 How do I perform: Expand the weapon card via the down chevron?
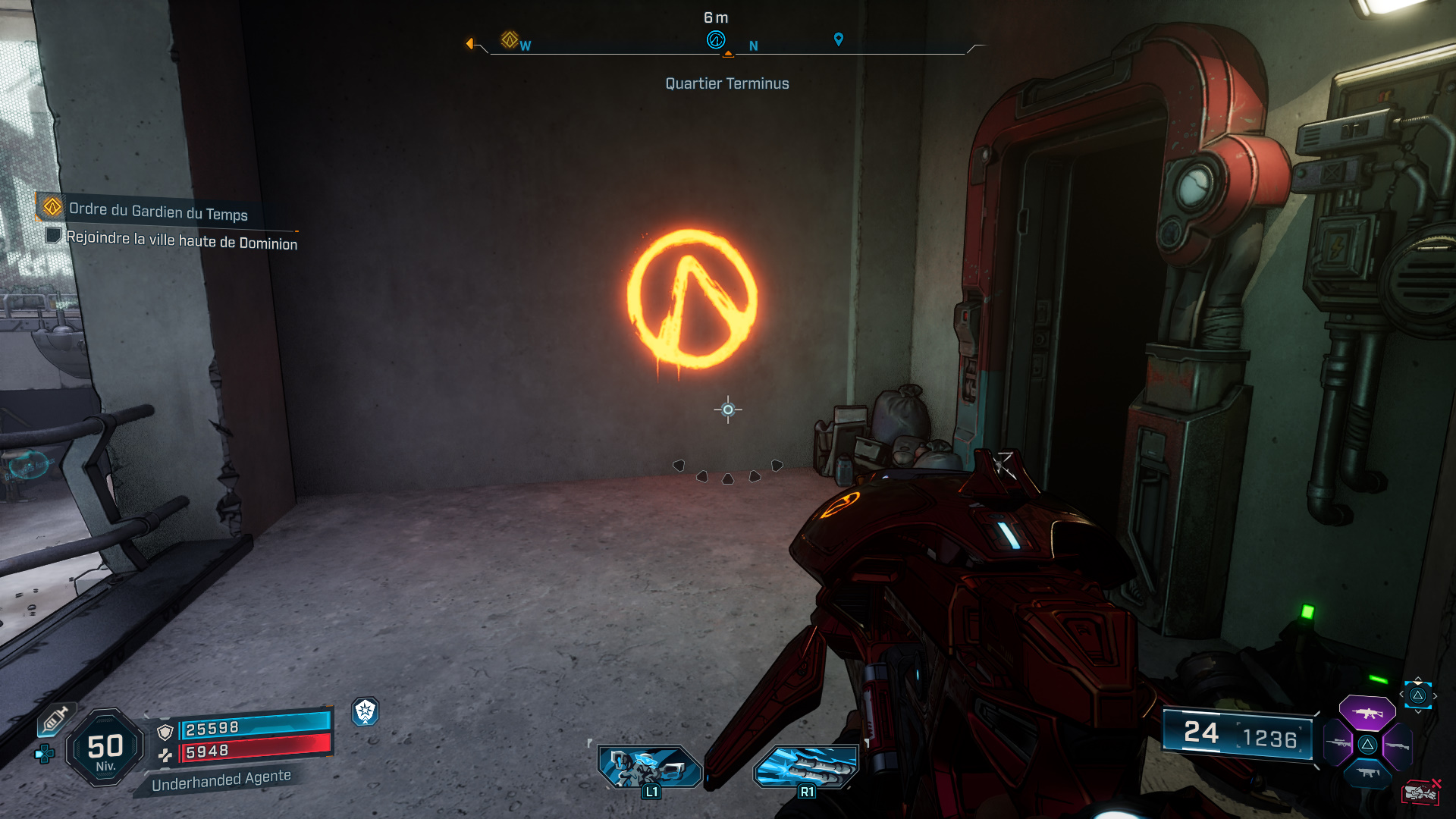1418,712
